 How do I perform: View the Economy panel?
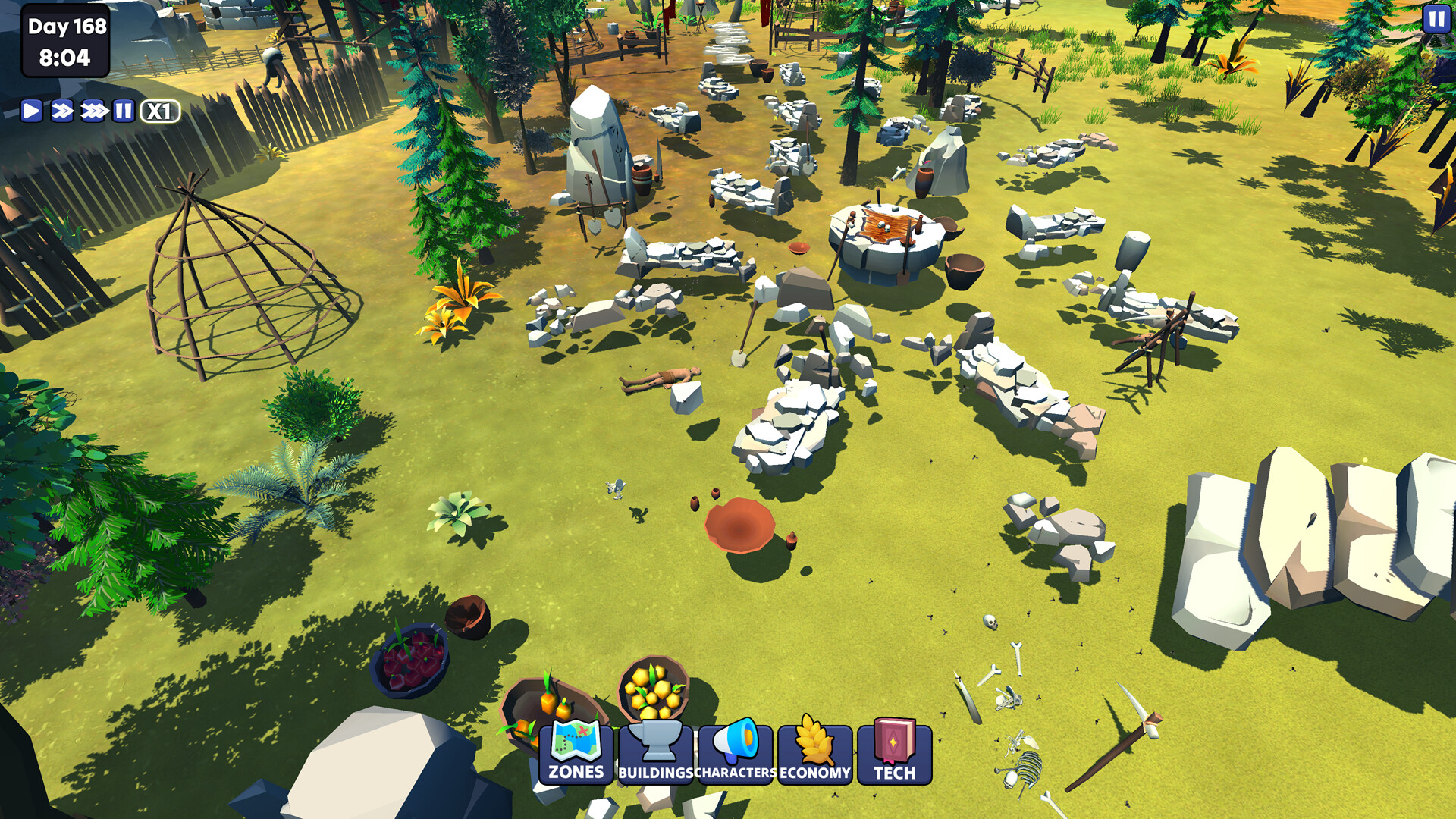click(815, 752)
